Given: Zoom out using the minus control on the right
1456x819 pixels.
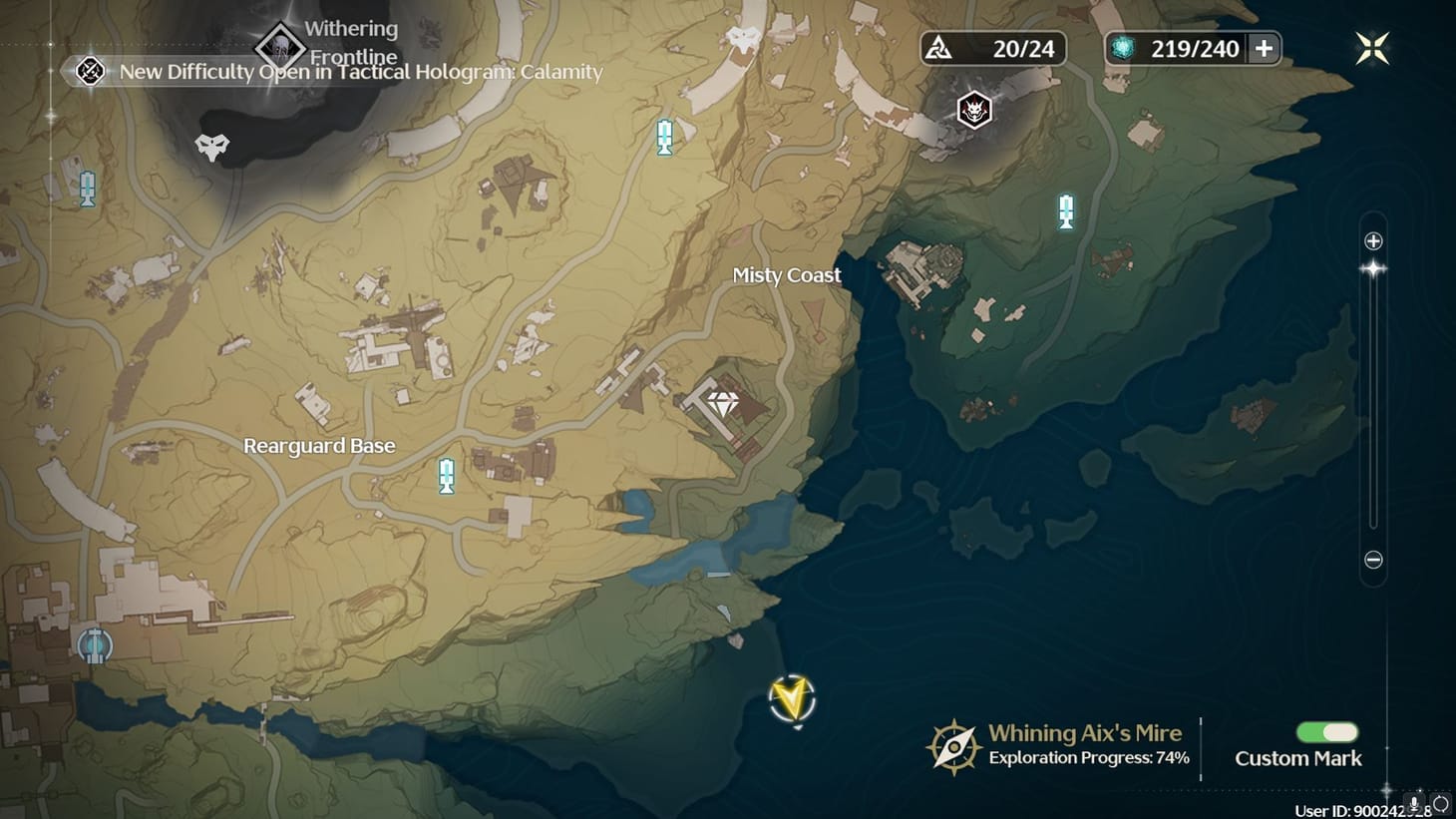Looking at the screenshot, I should click(x=1373, y=561).
